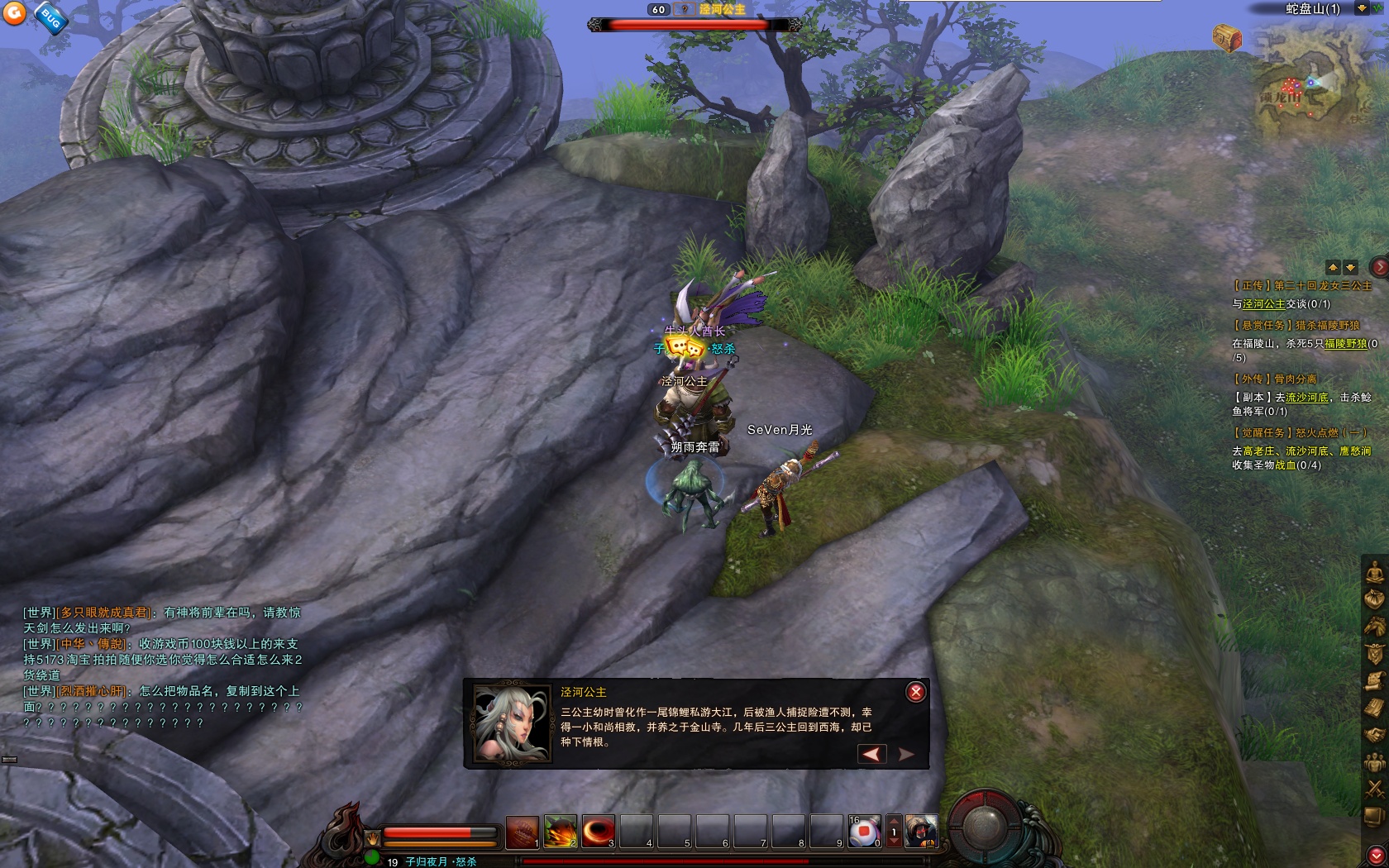Viewport: 1389px width, 868px height.
Task: Go to the previous dialogue page
Action: [x=871, y=753]
